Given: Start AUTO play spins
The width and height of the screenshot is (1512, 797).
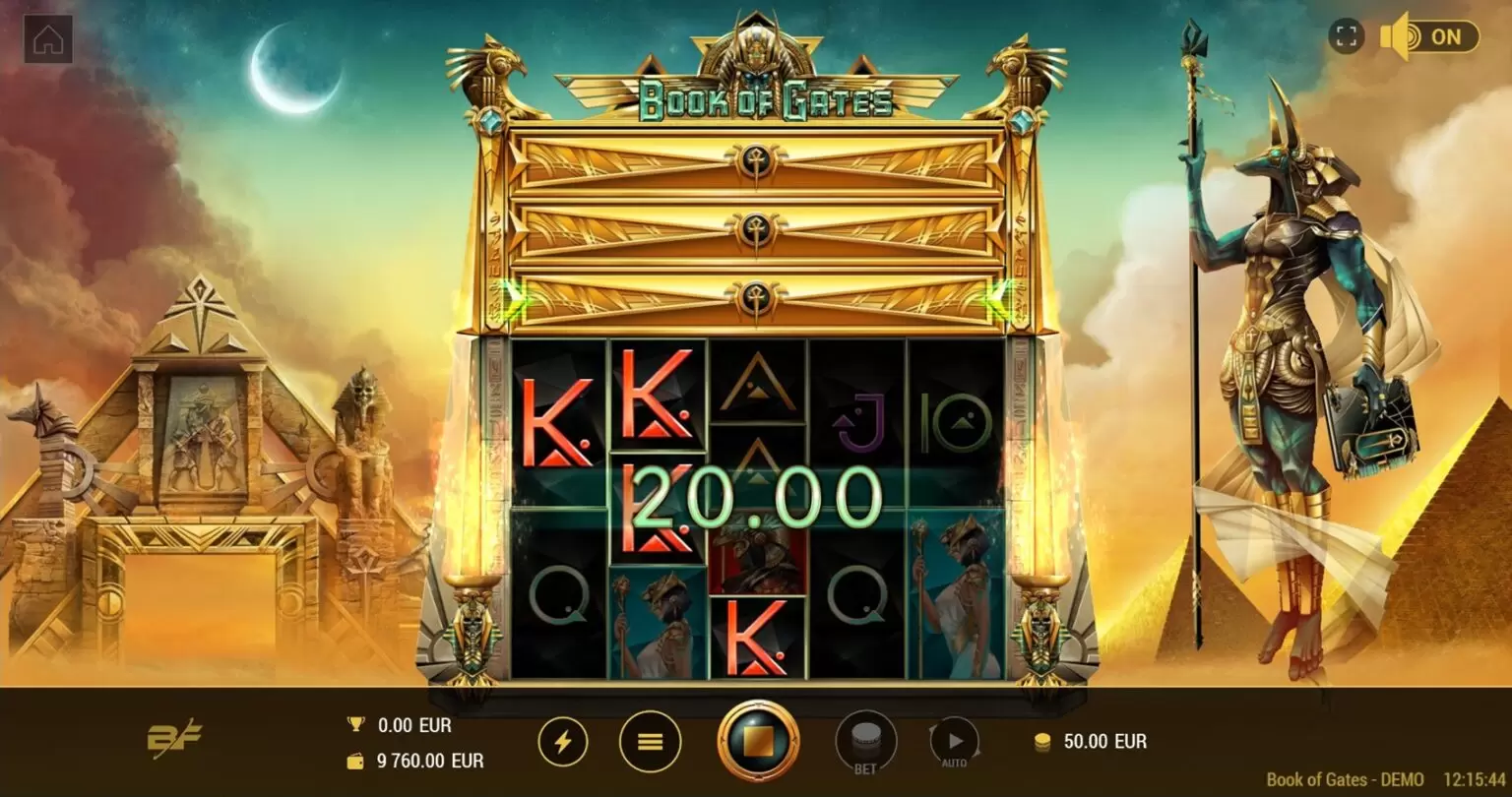Looking at the screenshot, I should click(x=954, y=741).
